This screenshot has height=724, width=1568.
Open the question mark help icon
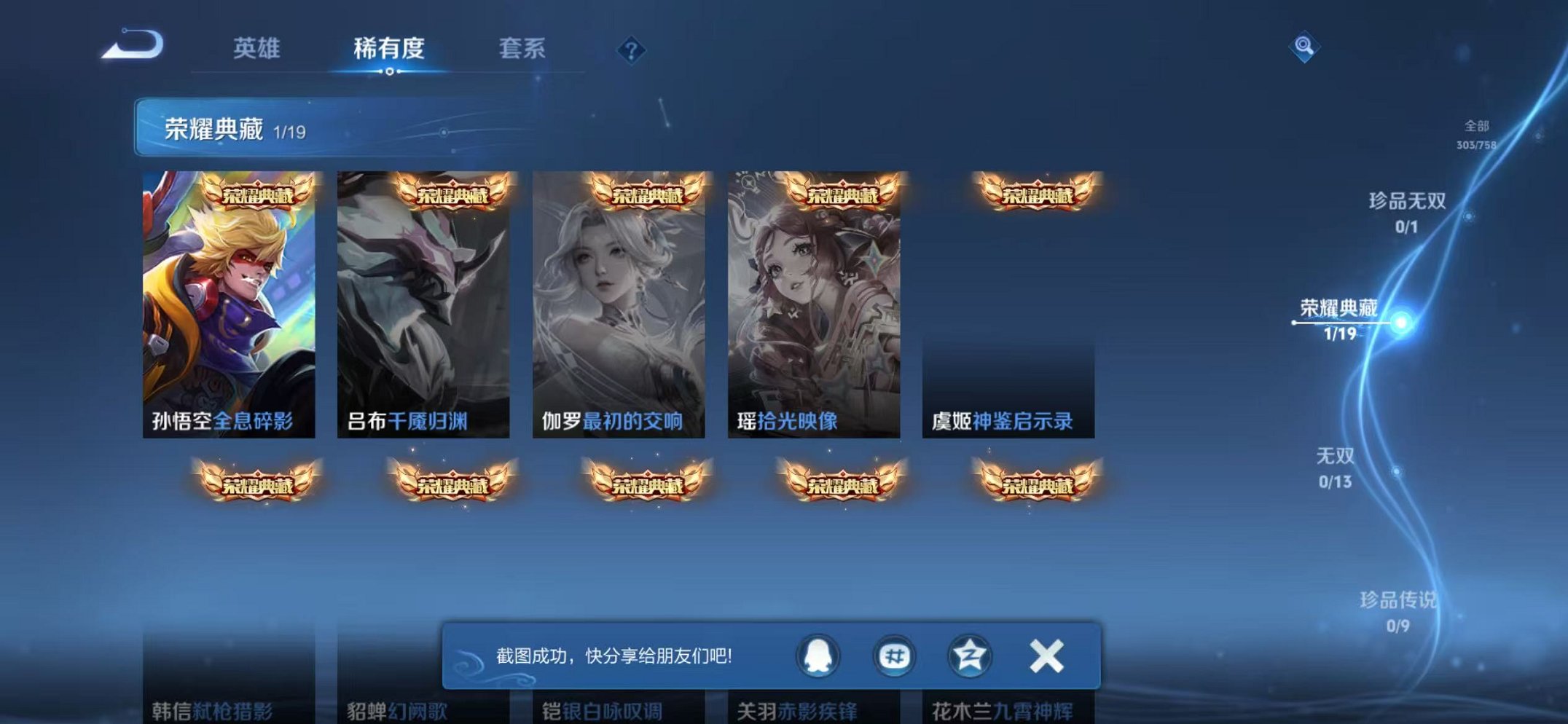click(x=631, y=49)
